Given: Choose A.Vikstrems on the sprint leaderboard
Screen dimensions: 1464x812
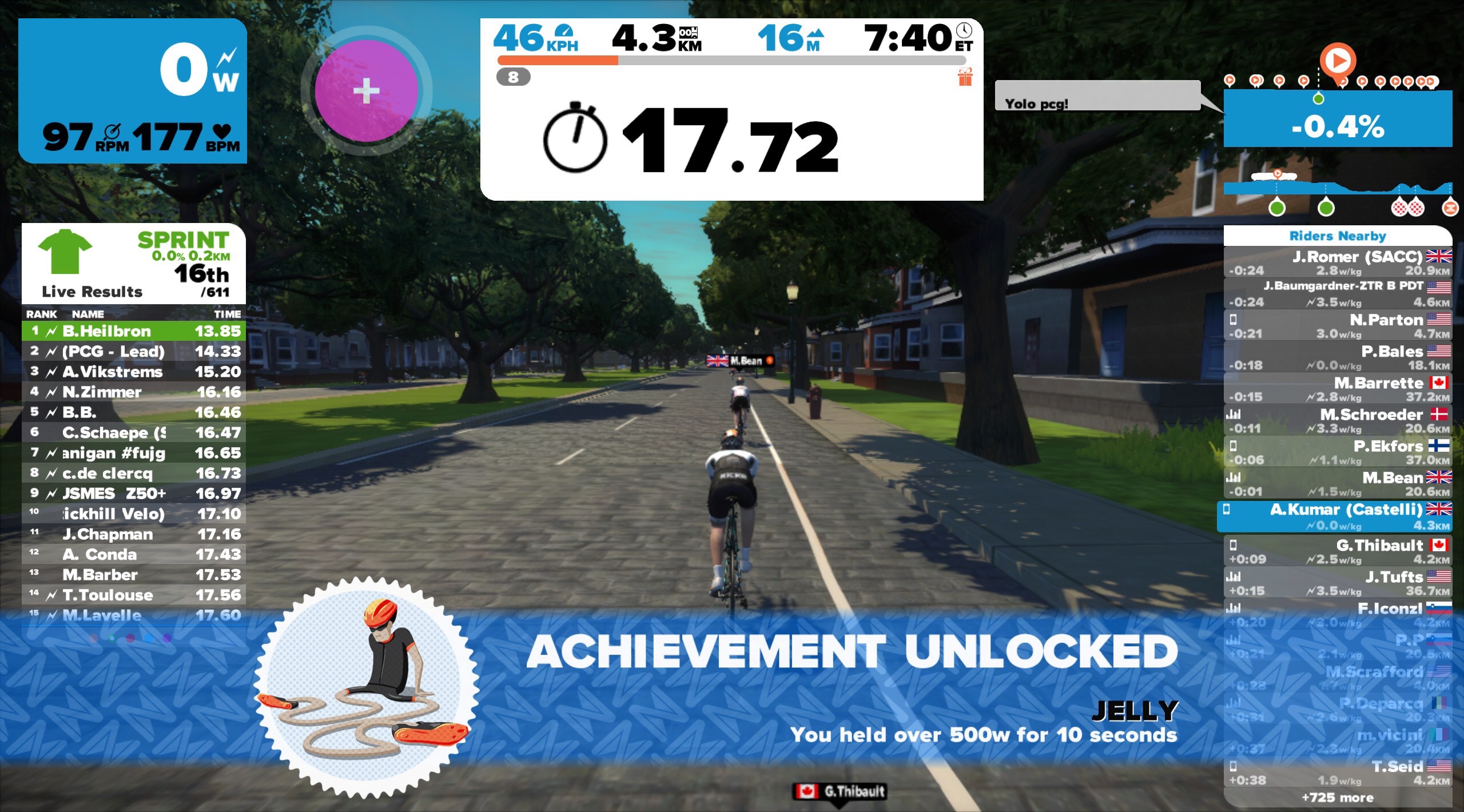Looking at the screenshot, I should click(x=134, y=372).
